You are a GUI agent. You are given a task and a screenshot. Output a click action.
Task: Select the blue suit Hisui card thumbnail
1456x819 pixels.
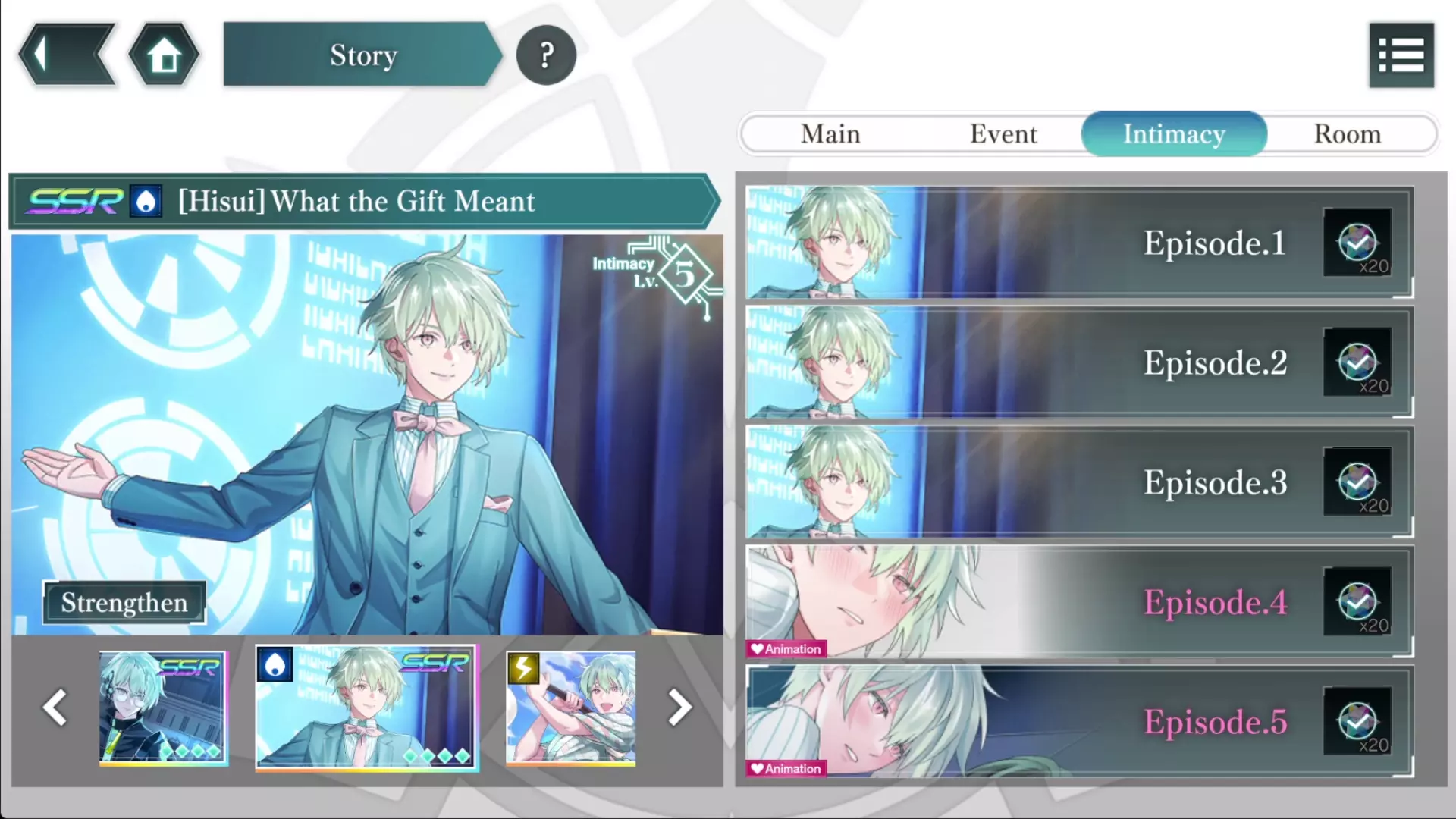(367, 708)
